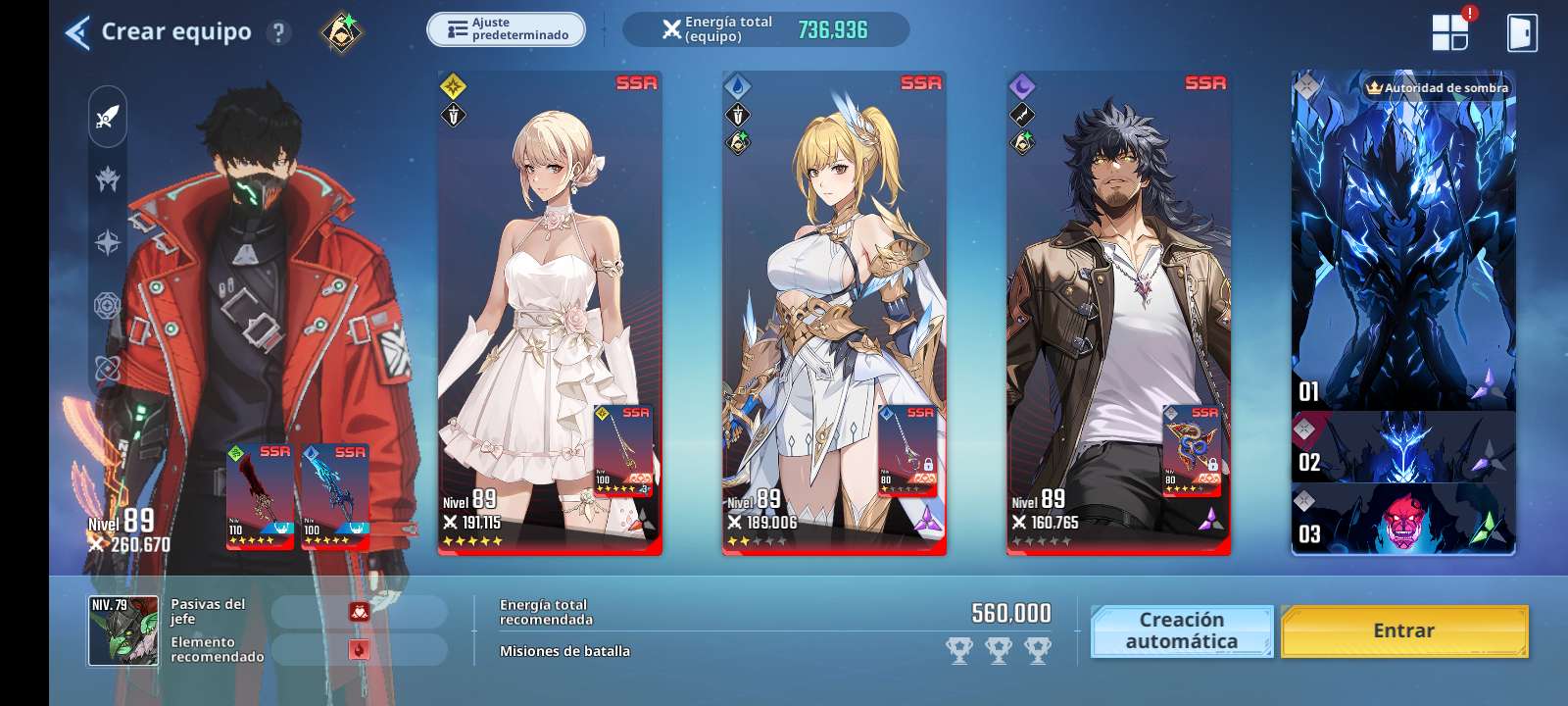View the NIV. 79 boss portrait
The image size is (1568, 706).
(x=123, y=630)
